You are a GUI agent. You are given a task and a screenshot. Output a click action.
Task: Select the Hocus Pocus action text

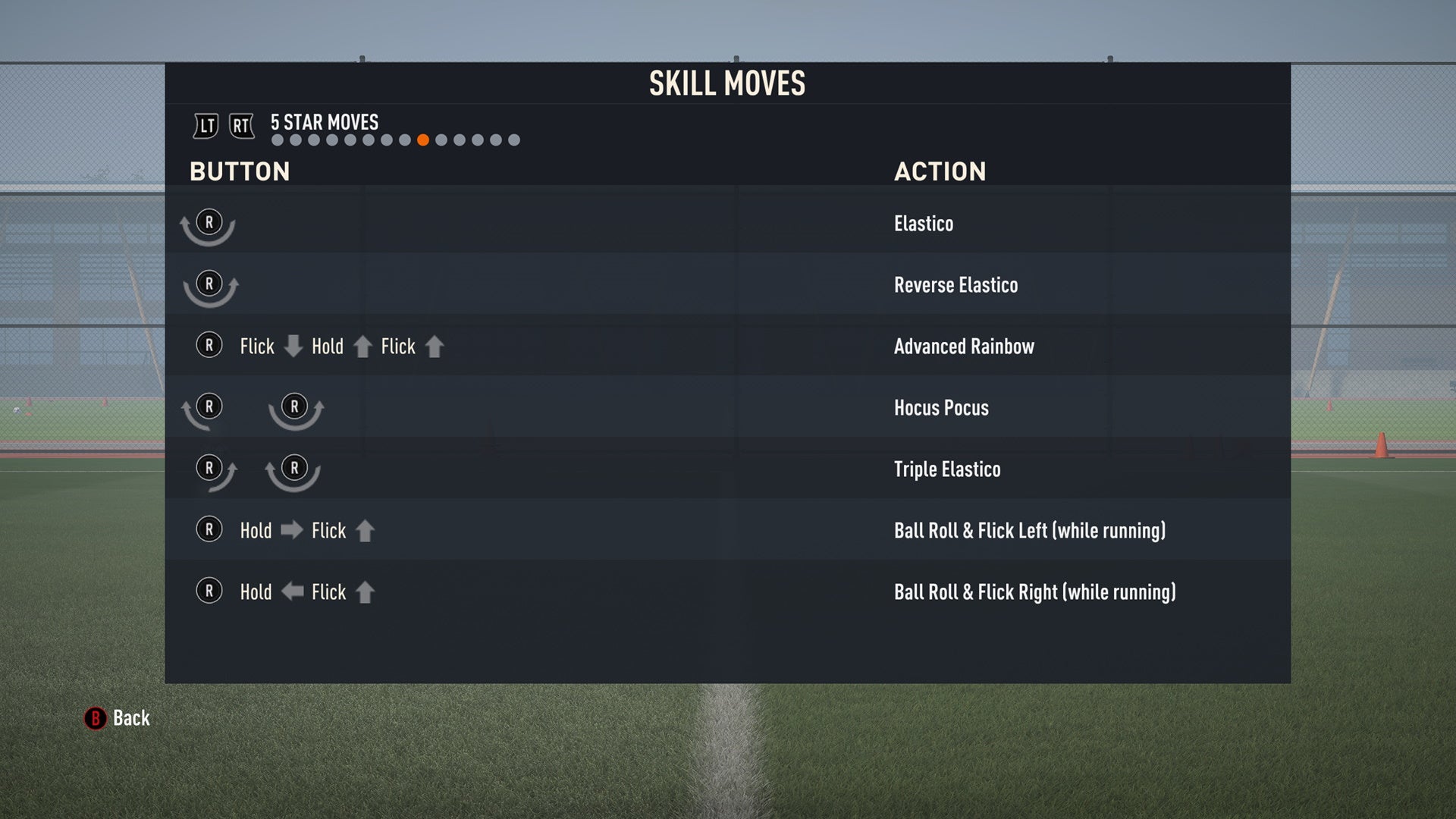click(x=940, y=408)
